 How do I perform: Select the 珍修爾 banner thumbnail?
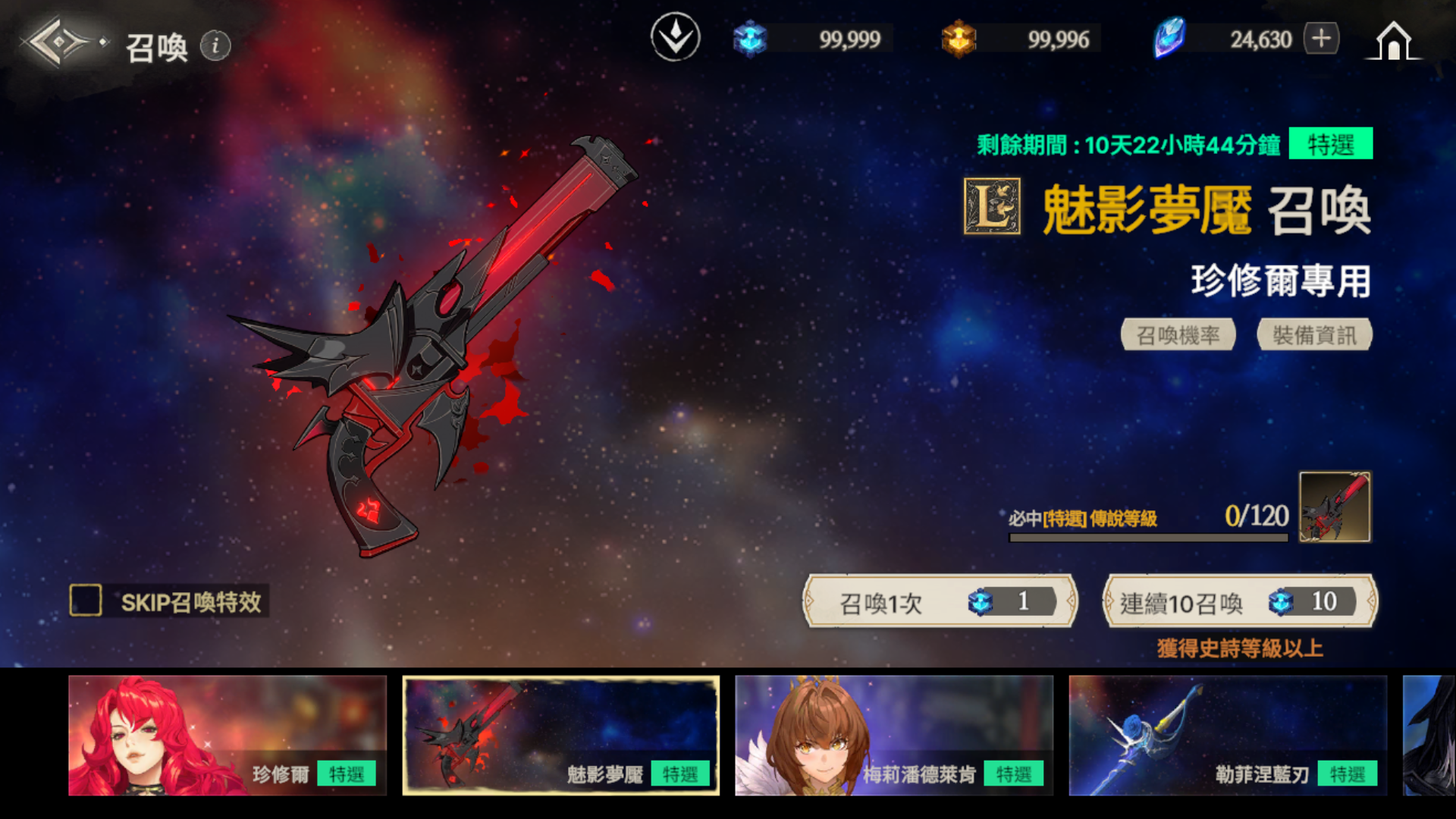point(227,736)
